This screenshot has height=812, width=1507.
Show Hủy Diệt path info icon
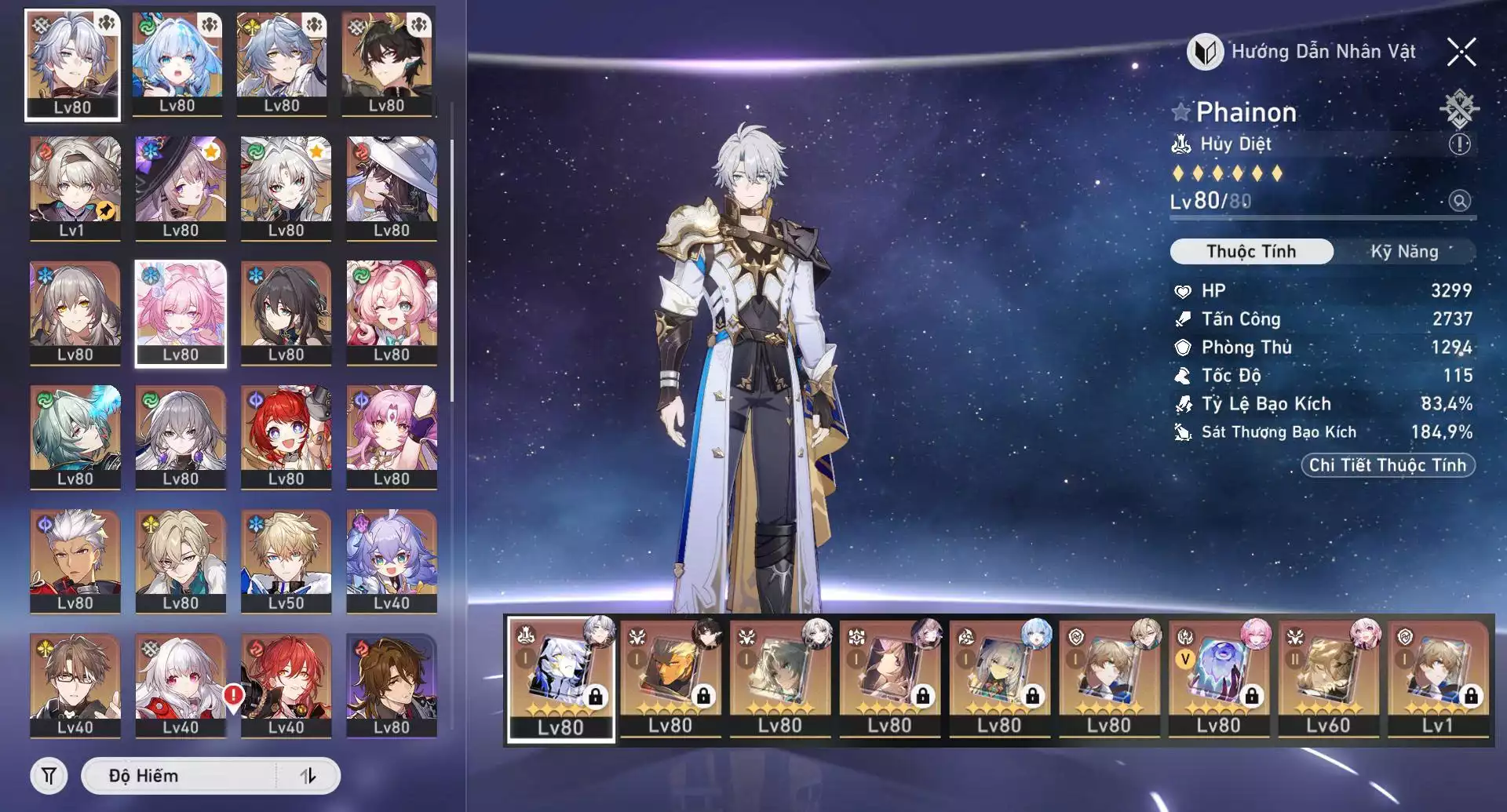(1459, 144)
